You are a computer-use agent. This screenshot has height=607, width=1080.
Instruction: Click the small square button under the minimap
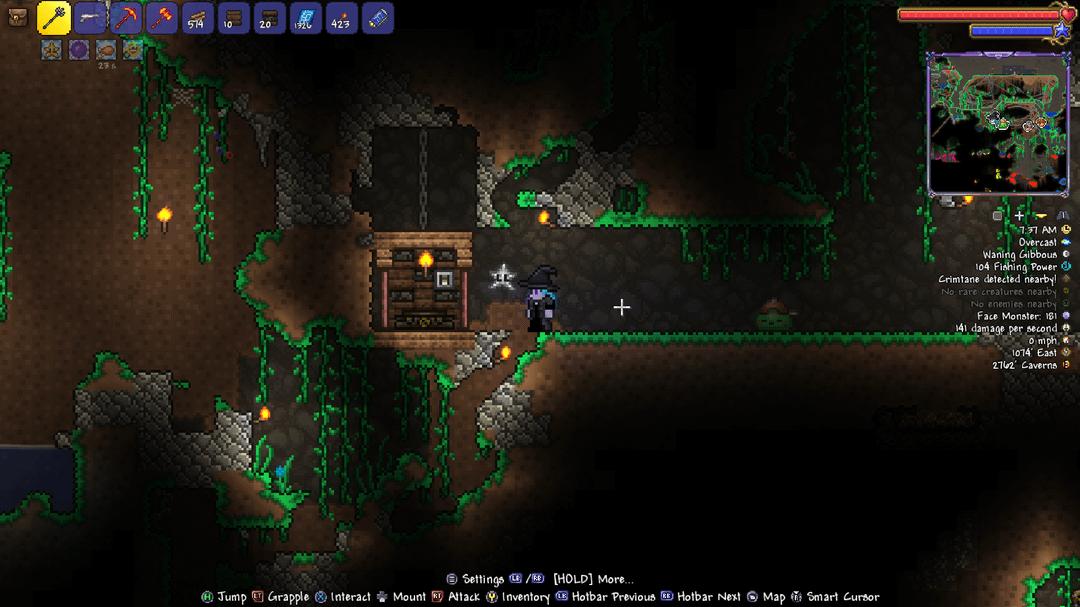click(x=997, y=215)
